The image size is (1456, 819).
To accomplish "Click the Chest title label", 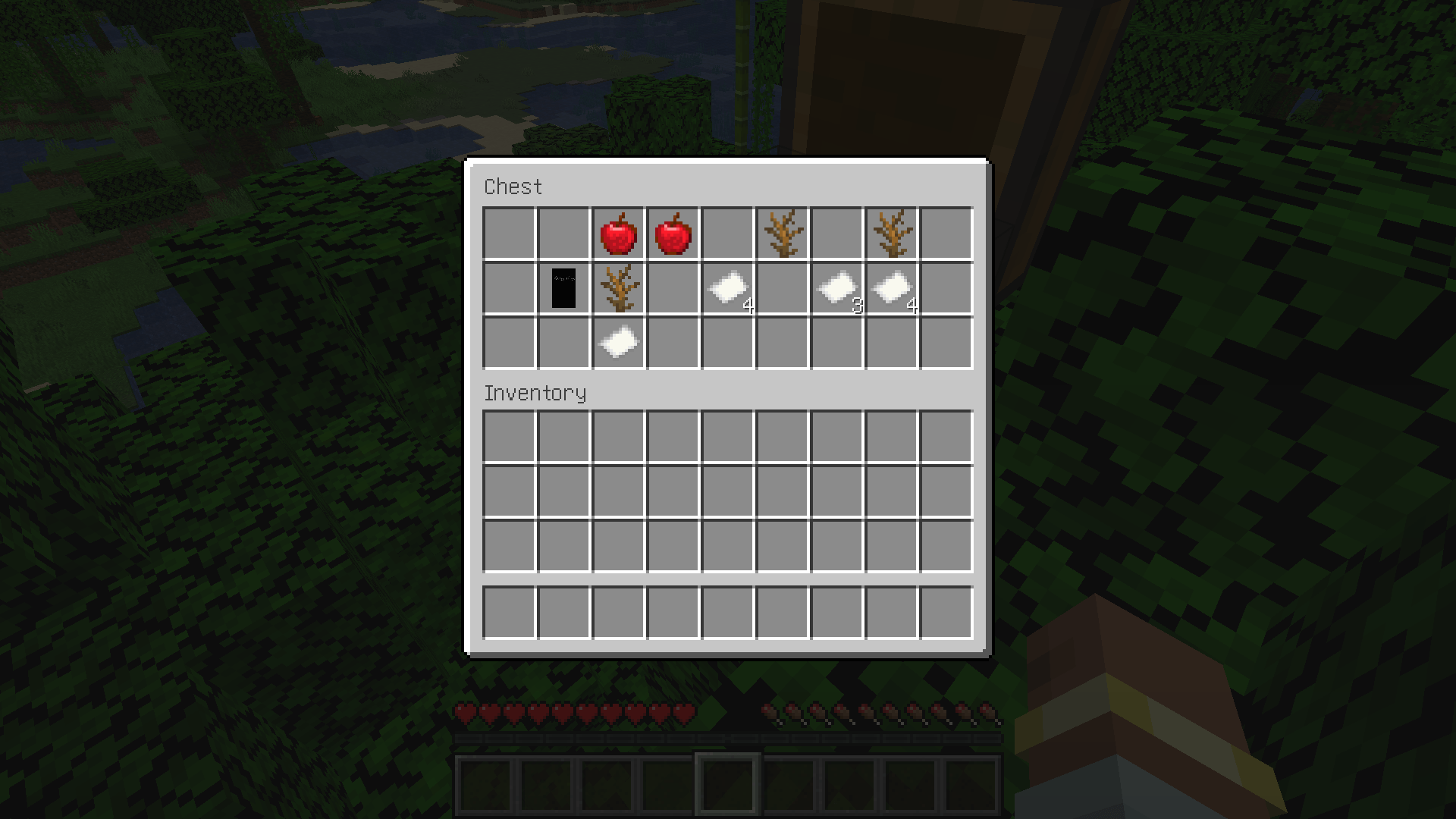I will pos(513,187).
